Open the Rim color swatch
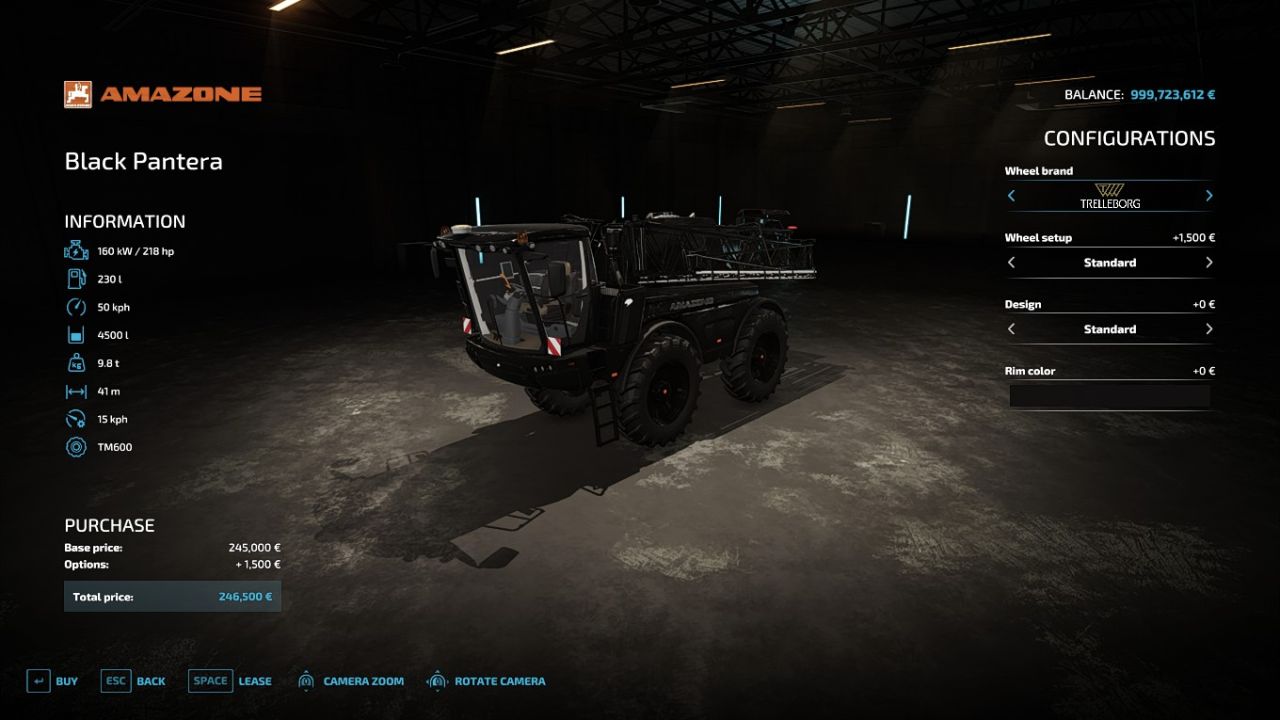 coord(1110,396)
